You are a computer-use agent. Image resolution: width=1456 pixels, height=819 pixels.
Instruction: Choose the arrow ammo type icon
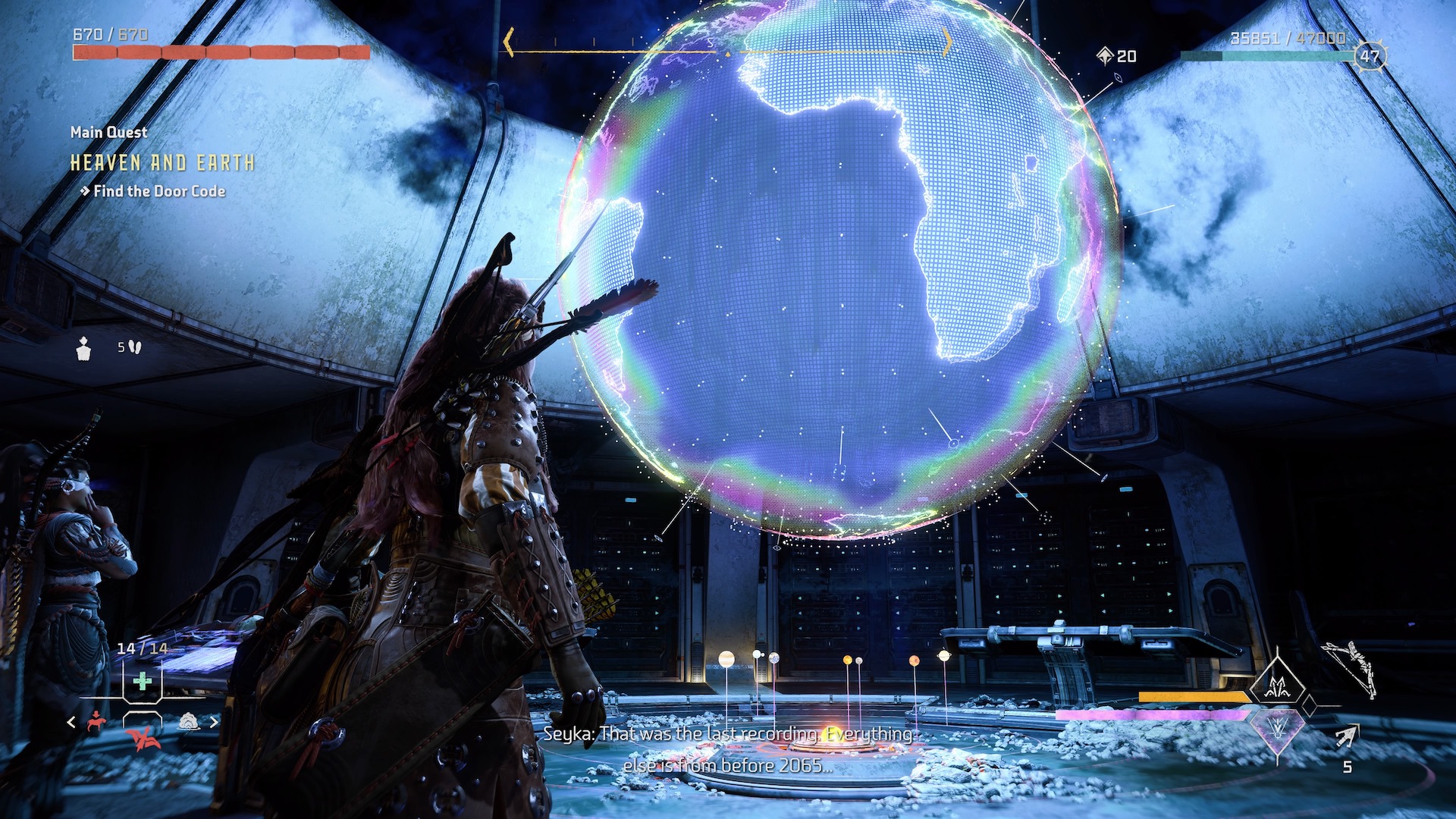1346,736
